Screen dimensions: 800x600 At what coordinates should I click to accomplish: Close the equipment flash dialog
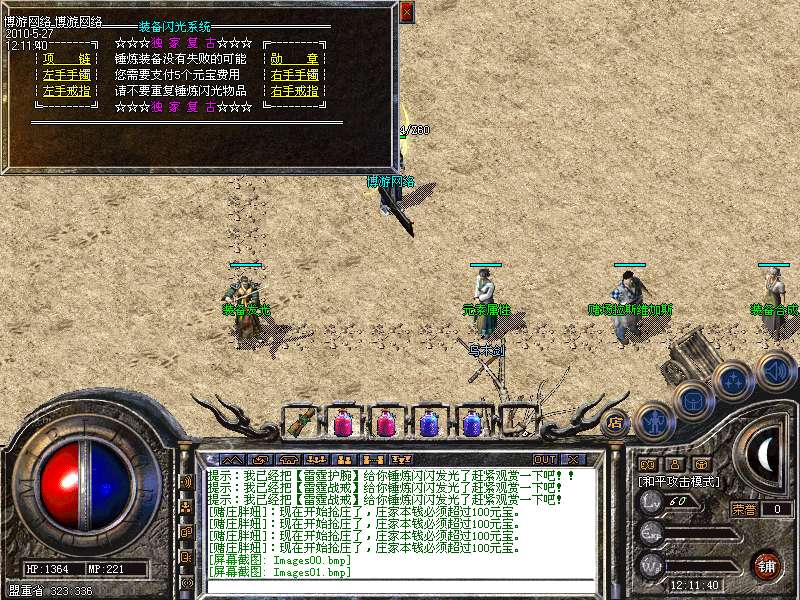pyautogui.click(x=406, y=12)
